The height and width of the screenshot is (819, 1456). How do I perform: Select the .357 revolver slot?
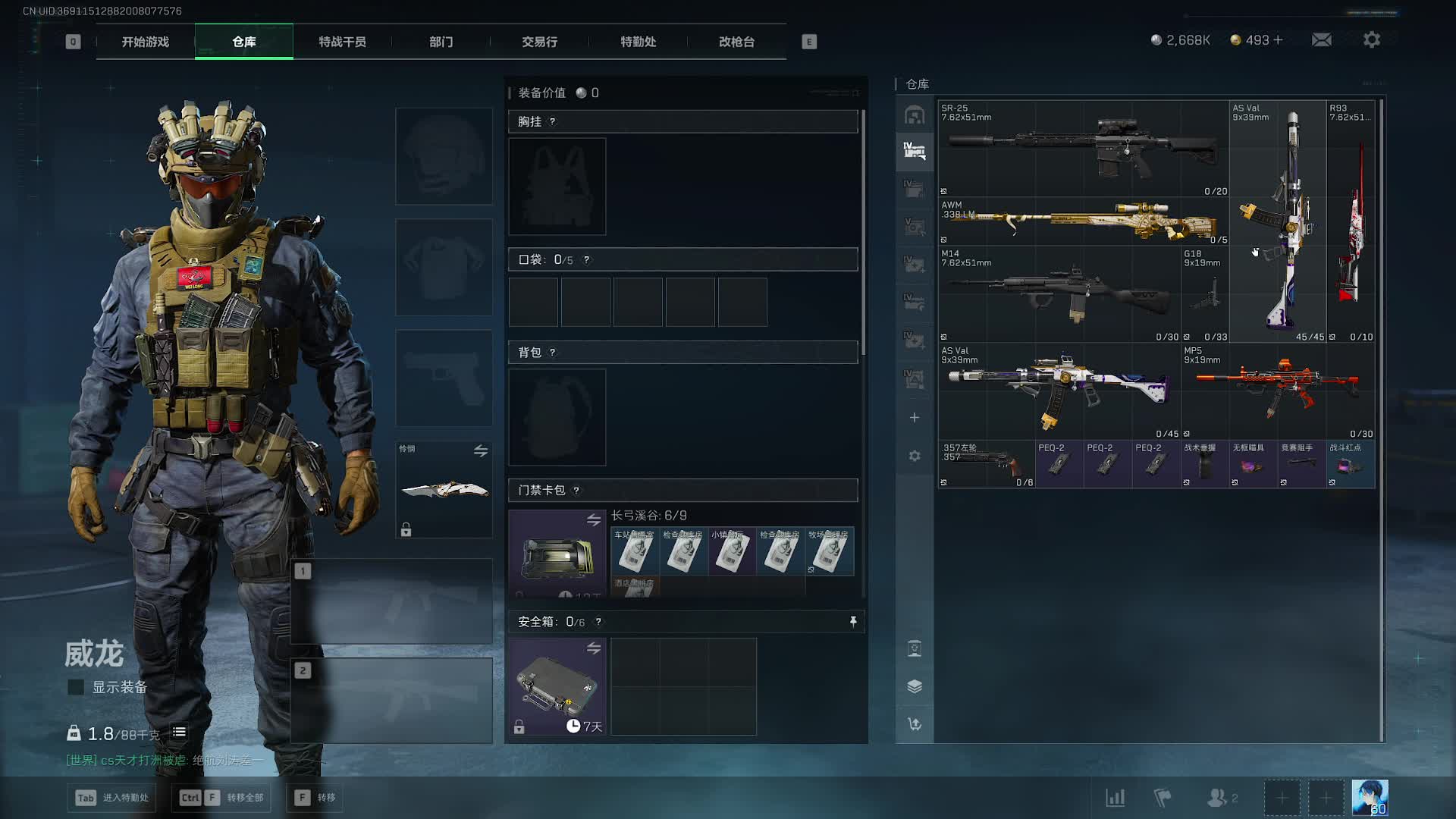[986, 463]
